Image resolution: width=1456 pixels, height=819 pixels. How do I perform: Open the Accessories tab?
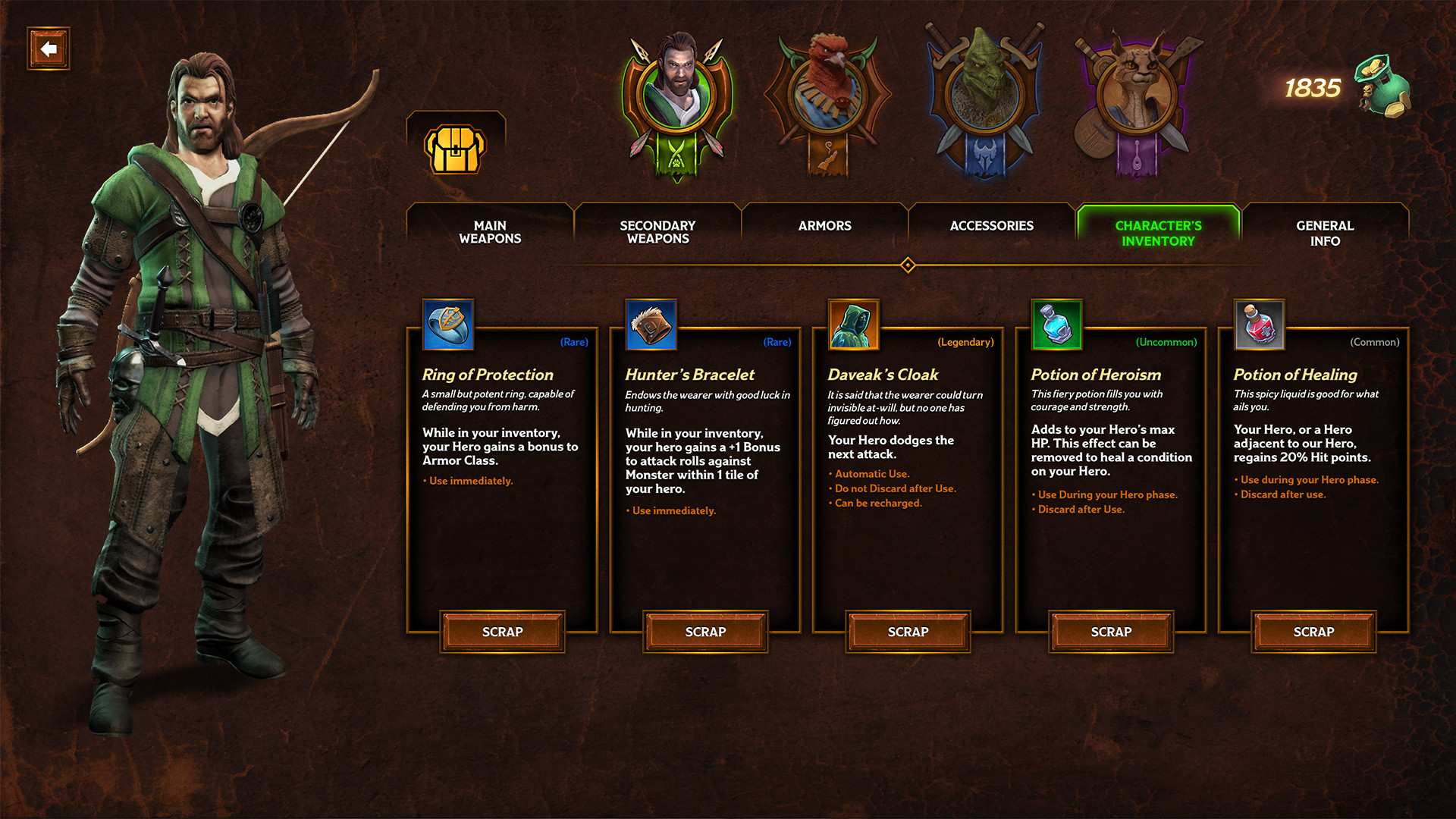tap(992, 225)
